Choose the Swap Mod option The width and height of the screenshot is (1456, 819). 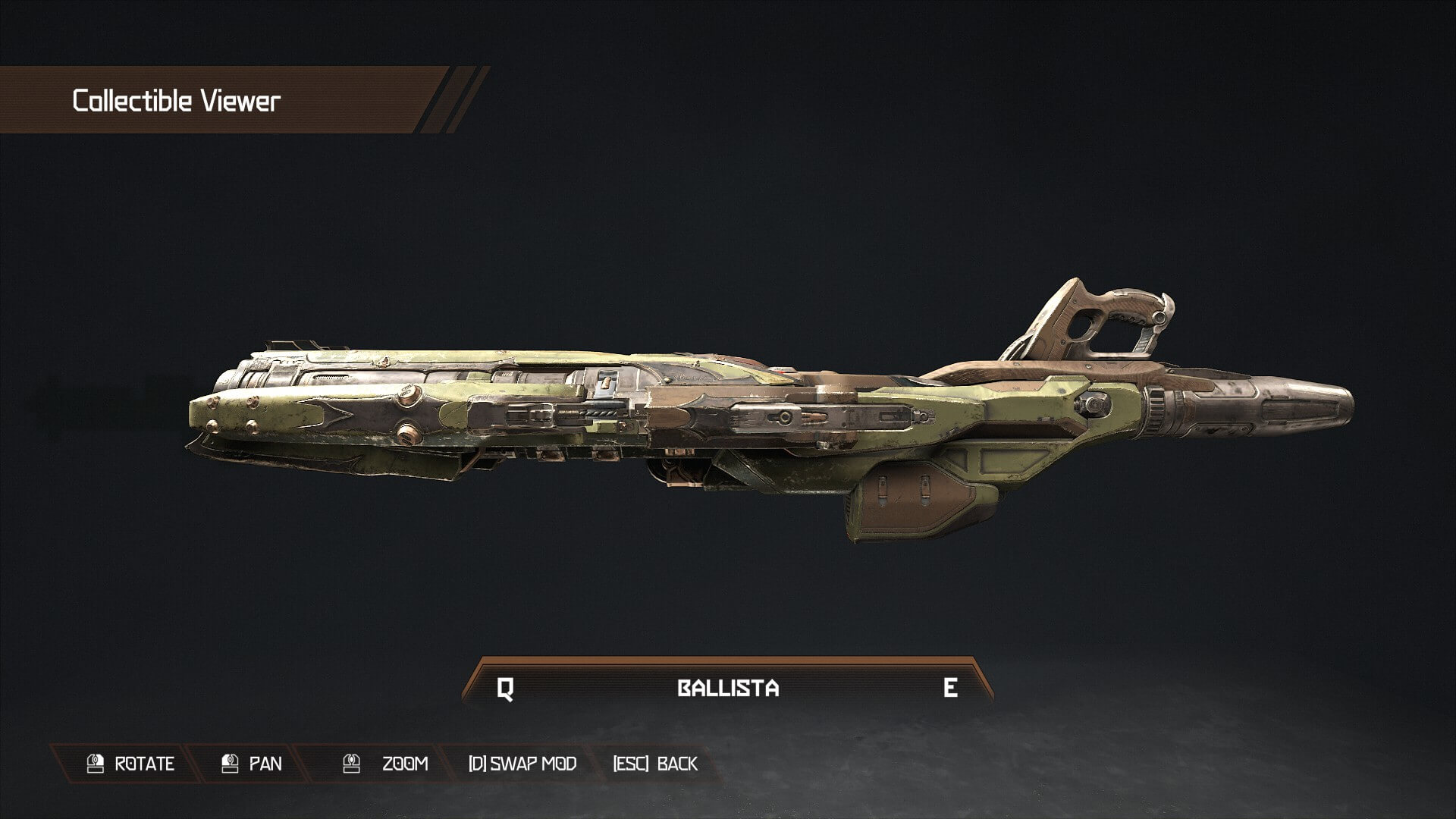522,764
